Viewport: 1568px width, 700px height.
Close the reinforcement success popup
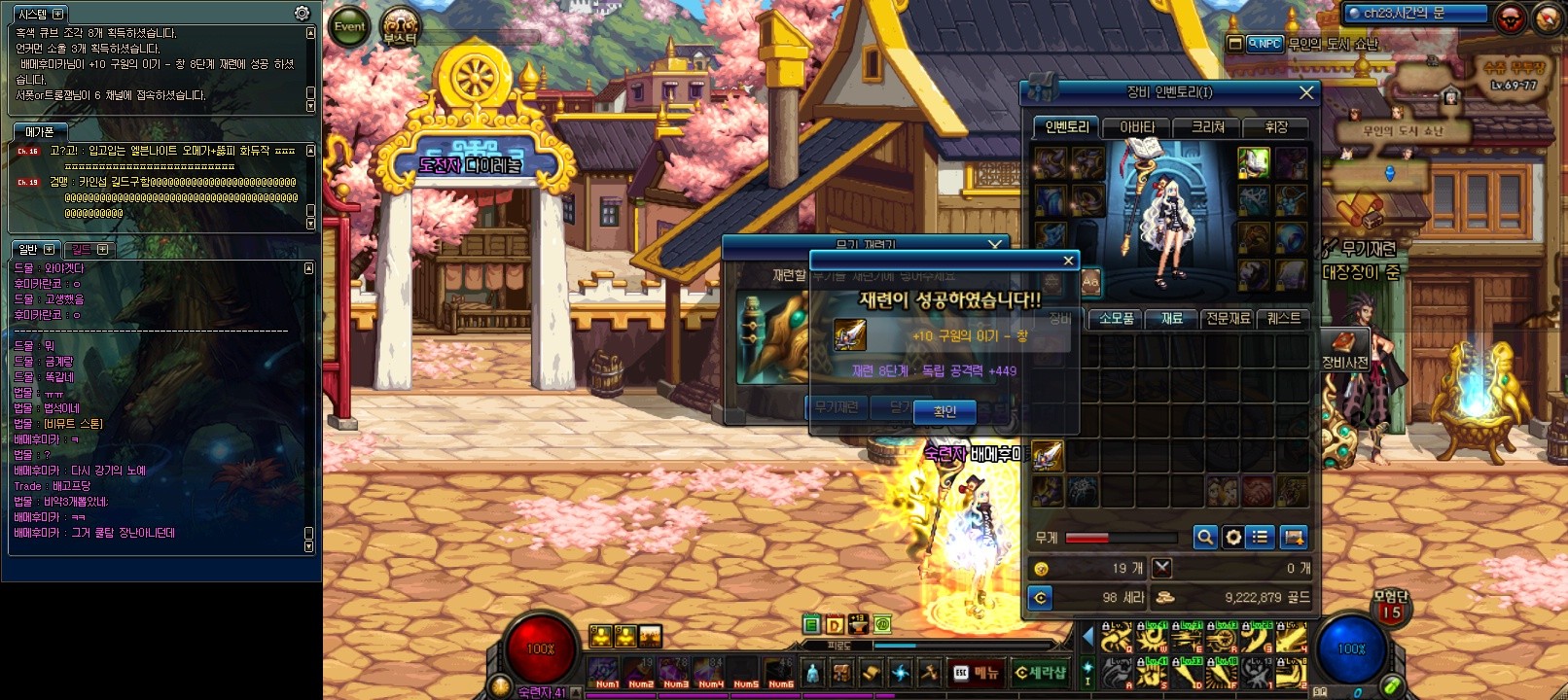[x=1068, y=261]
